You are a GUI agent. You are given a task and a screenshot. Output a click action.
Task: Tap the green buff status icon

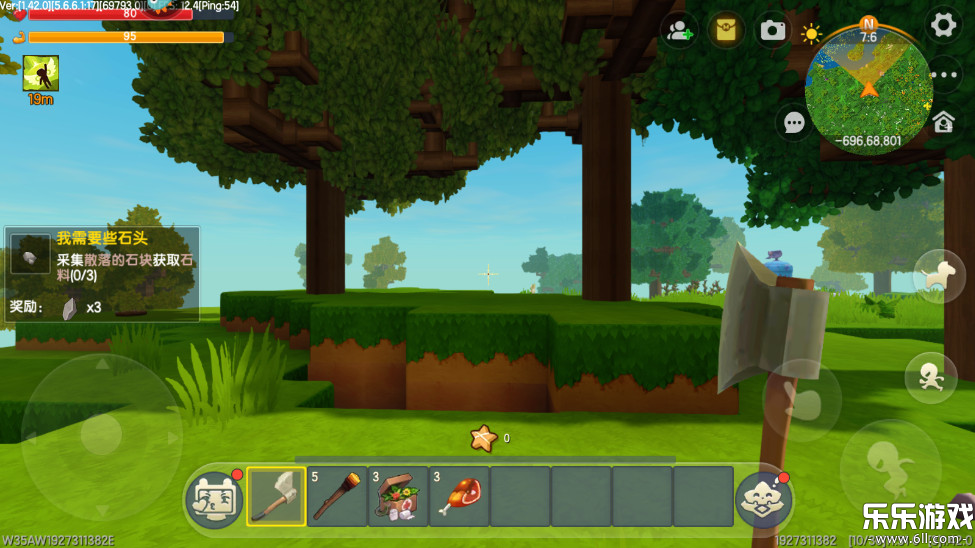point(41,73)
